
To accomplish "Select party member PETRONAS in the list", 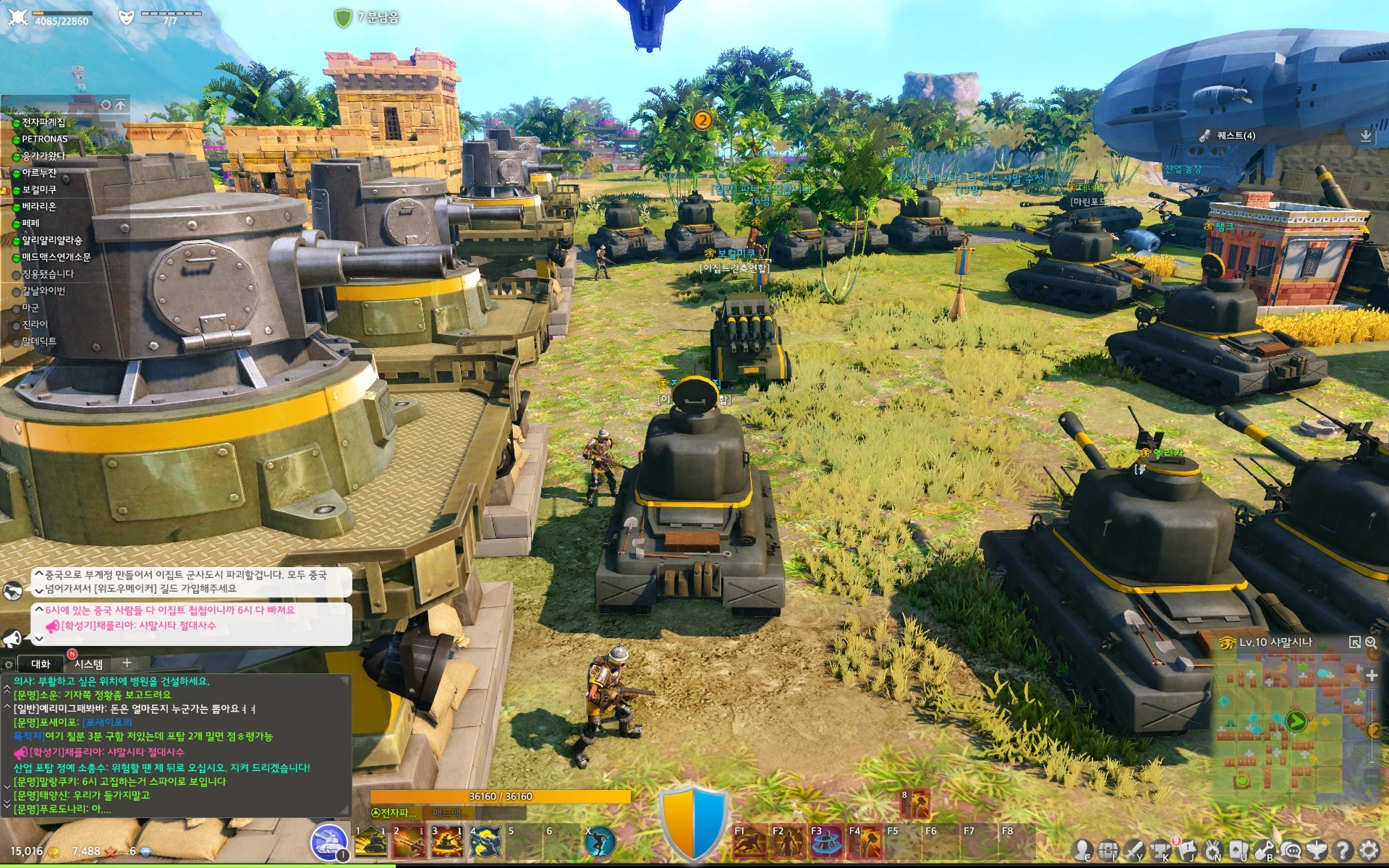I will click(44, 139).
